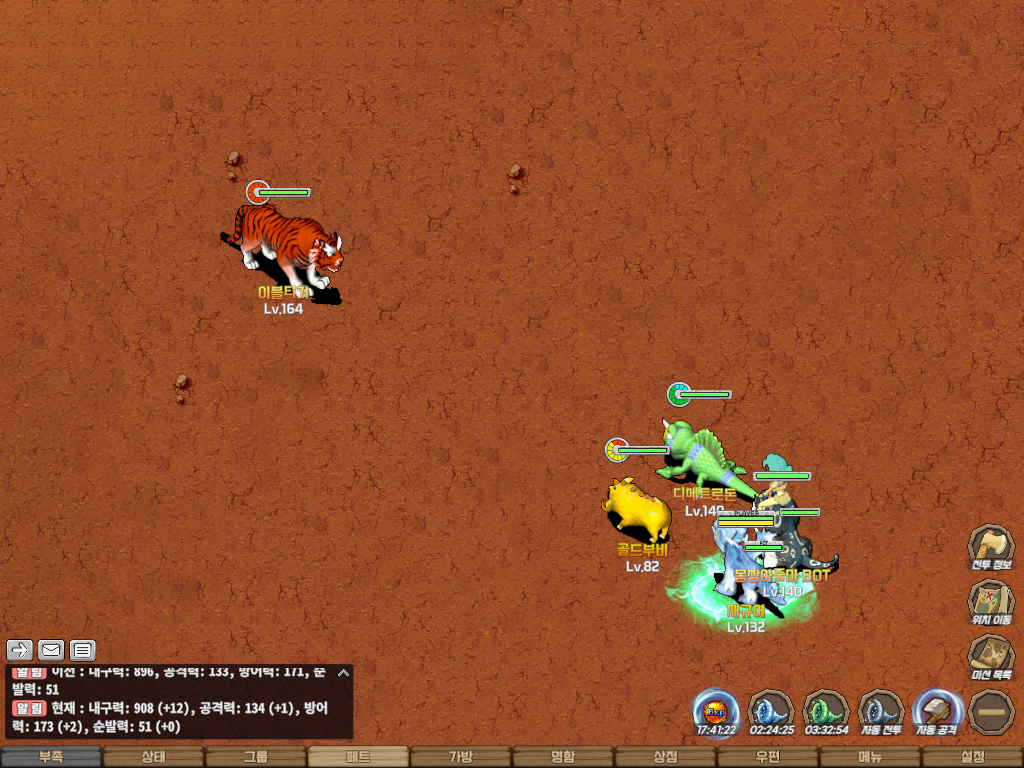The height and width of the screenshot is (768, 1024).
Task: Open the 우편 (mail) menu
Action: 767,757
